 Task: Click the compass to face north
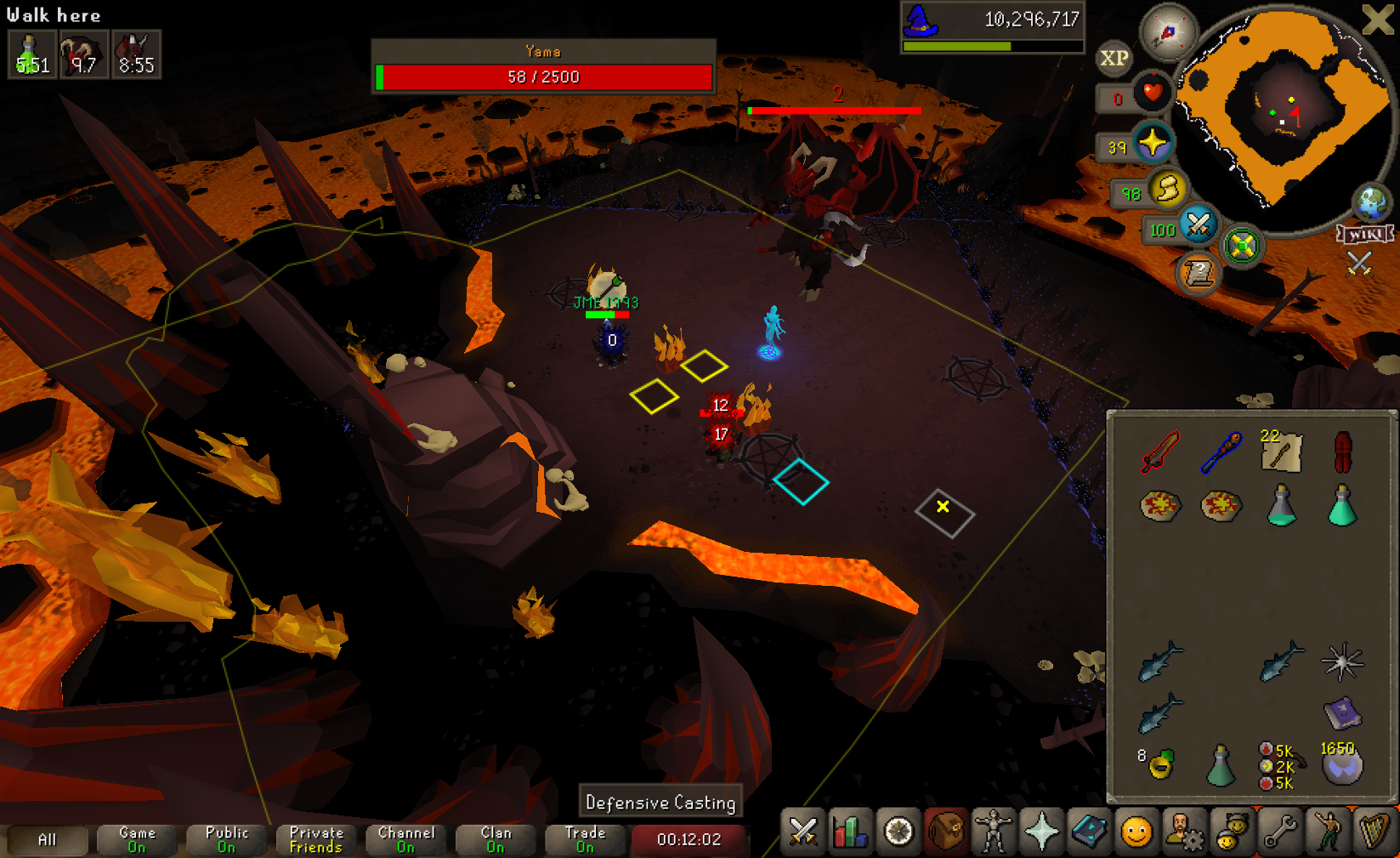pyautogui.click(x=1169, y=32)
